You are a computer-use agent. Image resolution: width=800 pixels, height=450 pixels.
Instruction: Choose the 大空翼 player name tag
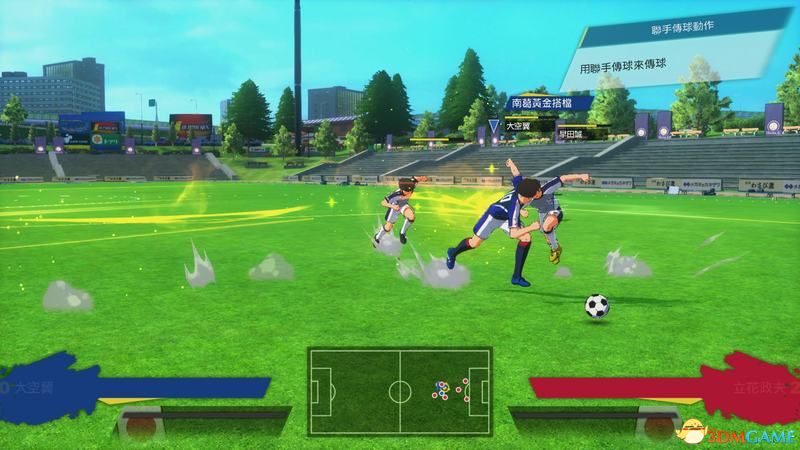(x=517, y=126)
